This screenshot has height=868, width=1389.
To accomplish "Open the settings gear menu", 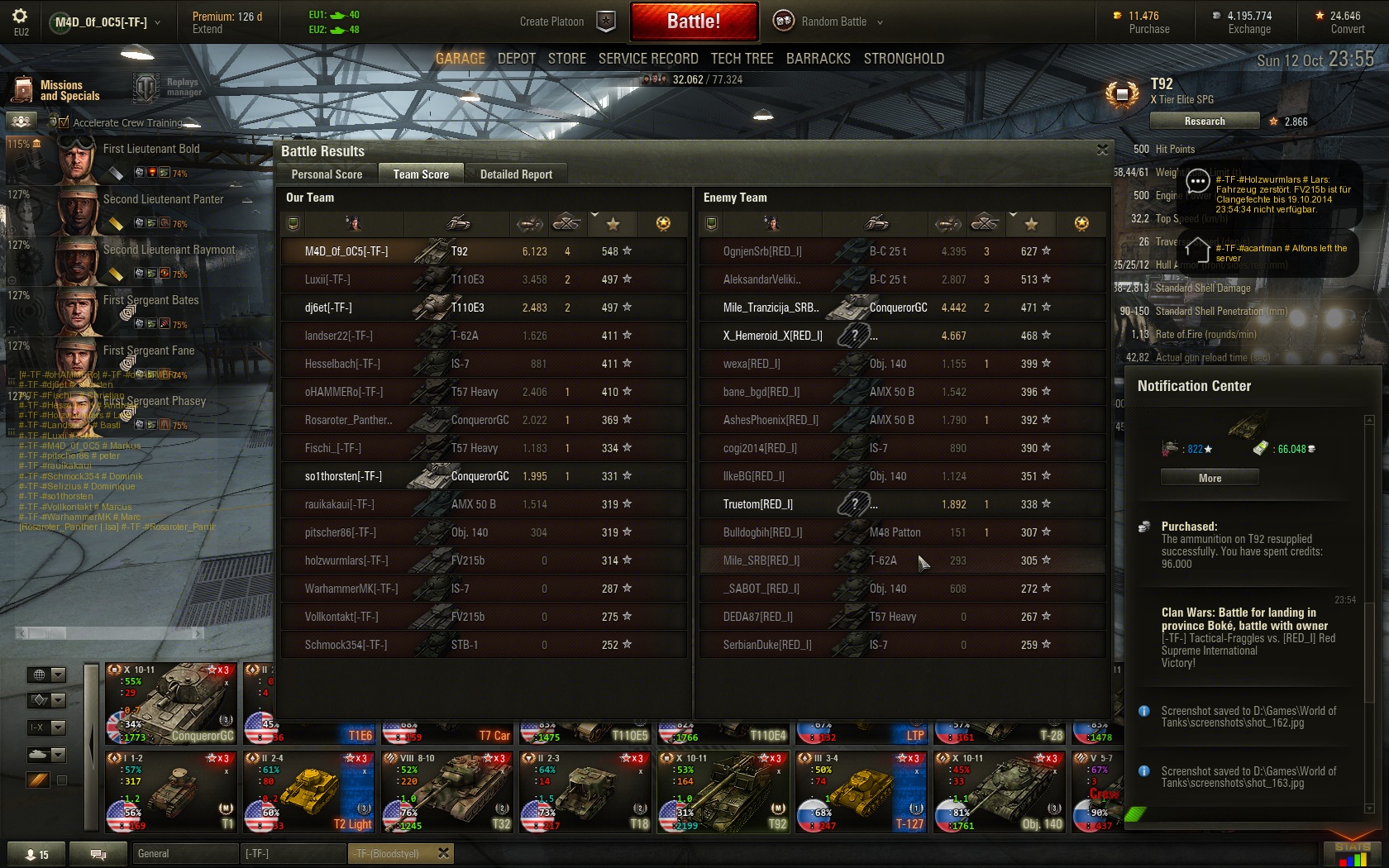I will [x=21, y=17].
